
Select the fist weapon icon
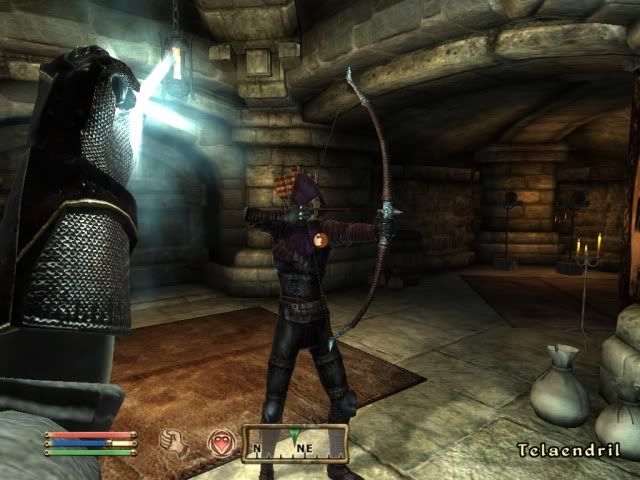click(177, 441)
